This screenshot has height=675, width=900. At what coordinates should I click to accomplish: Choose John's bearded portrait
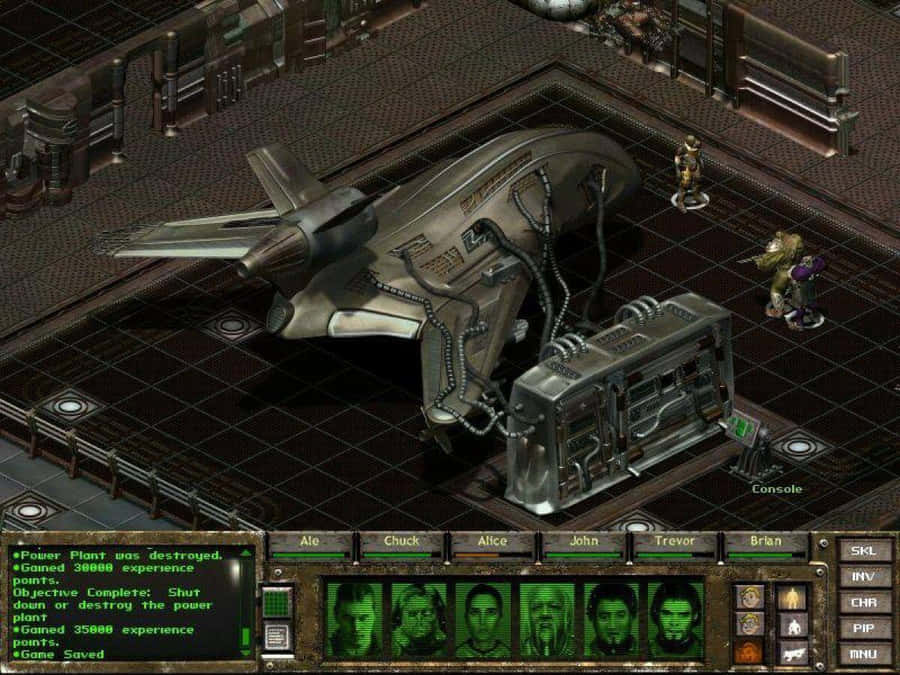point(548,620)
